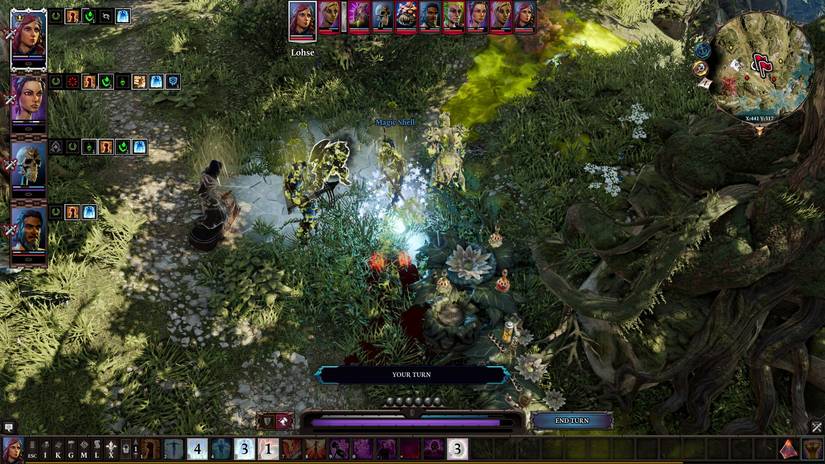Open the circular minimap

point(763,67)
